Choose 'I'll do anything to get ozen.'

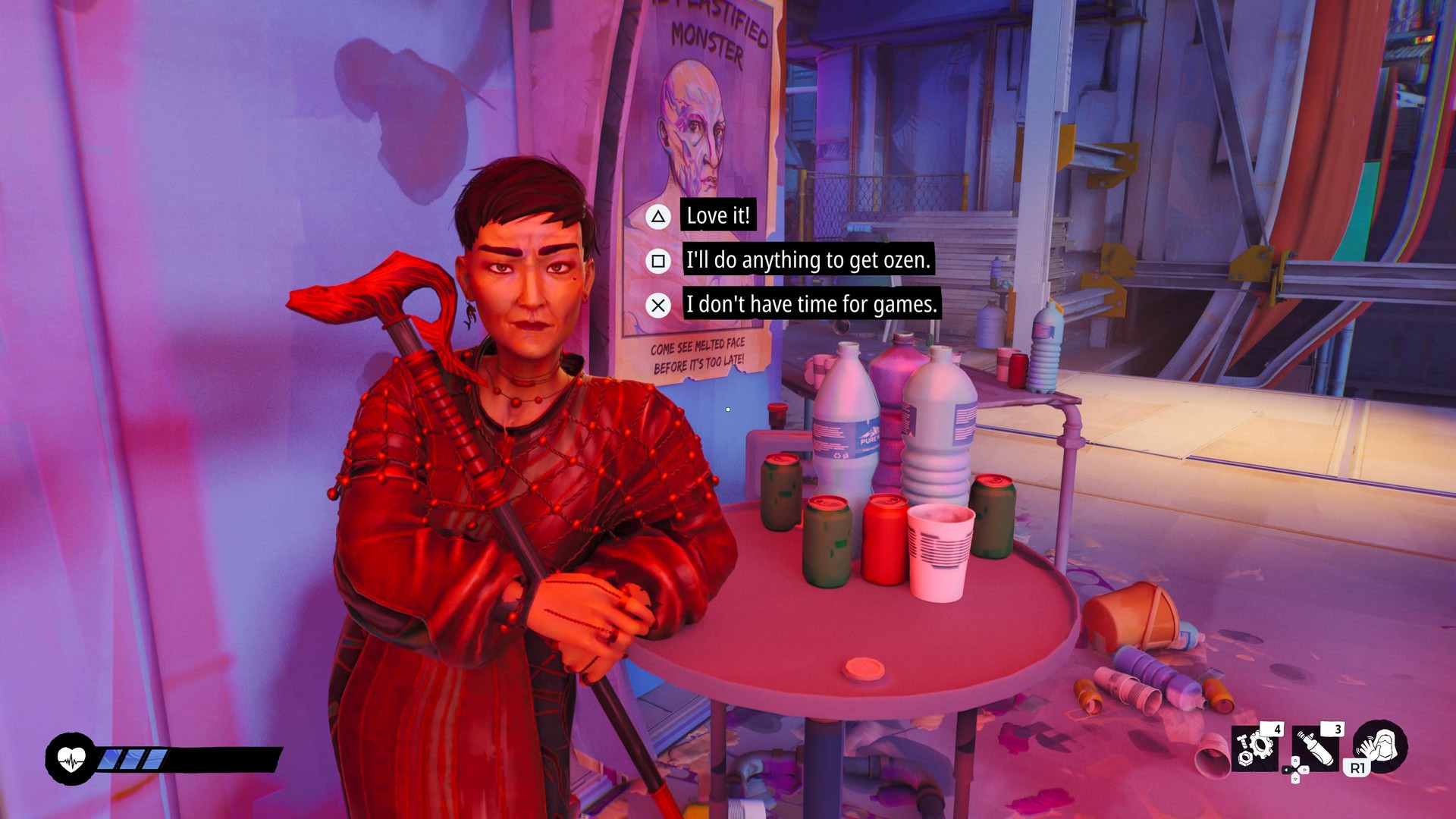(807, 261)
